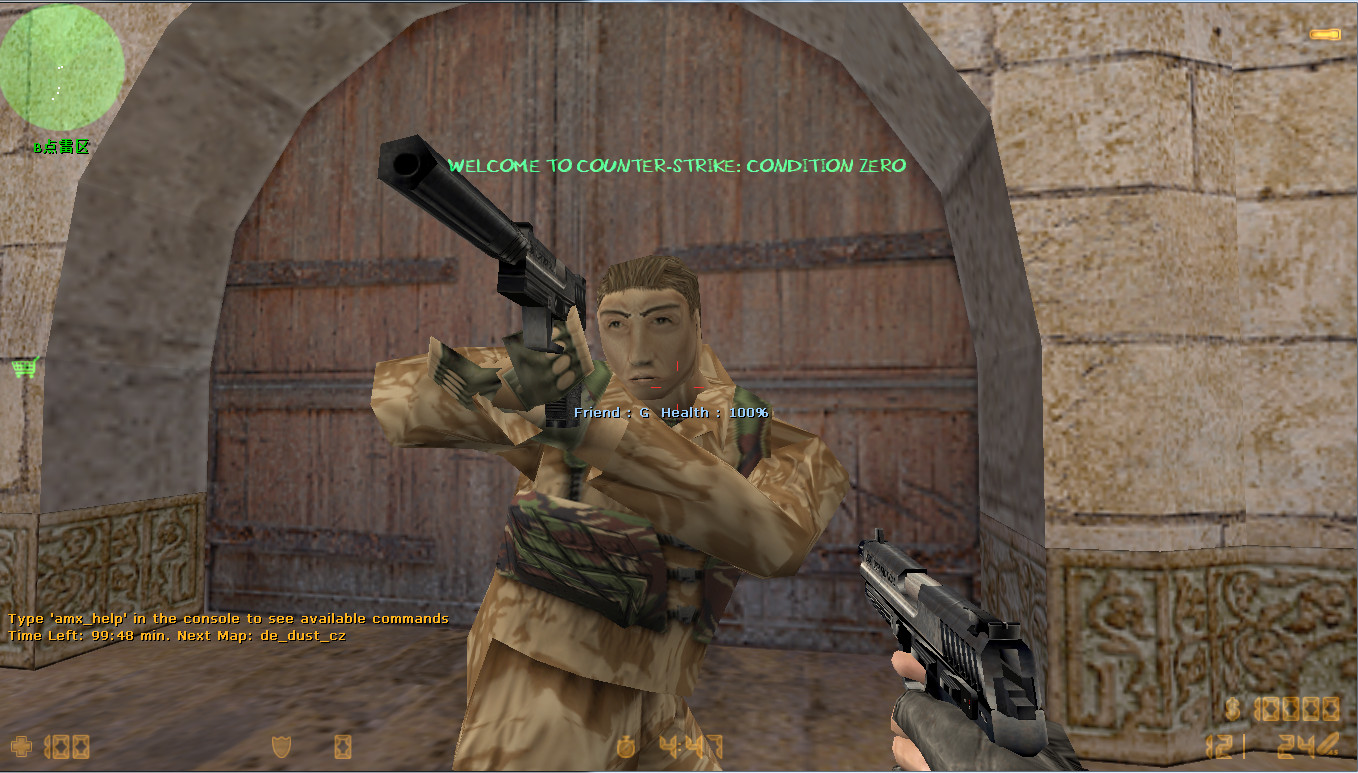Click the circular radar minimap

(62, 66)
